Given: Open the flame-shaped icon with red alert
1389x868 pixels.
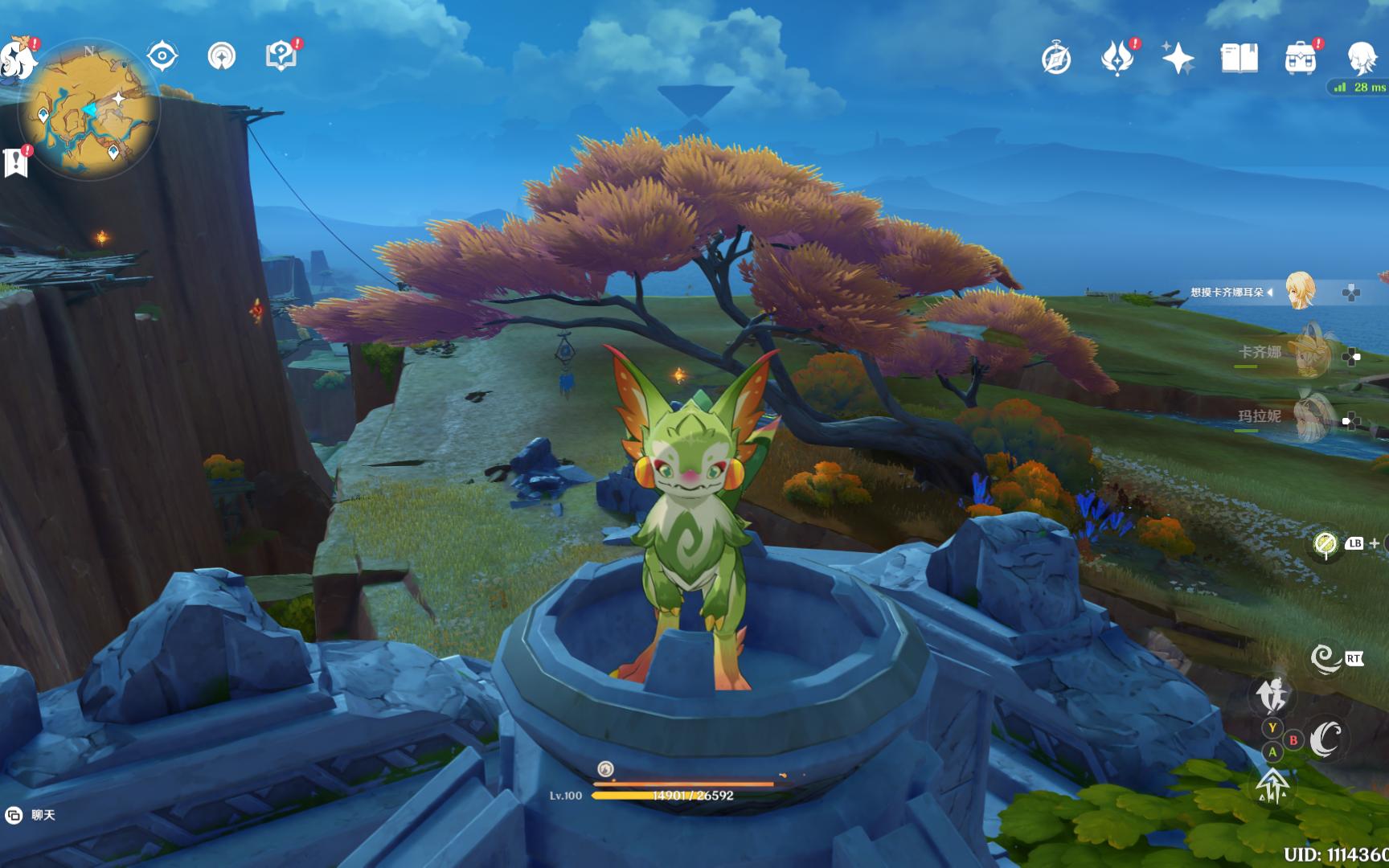Looking at the screenshot, I should (x=1117, y=58).
